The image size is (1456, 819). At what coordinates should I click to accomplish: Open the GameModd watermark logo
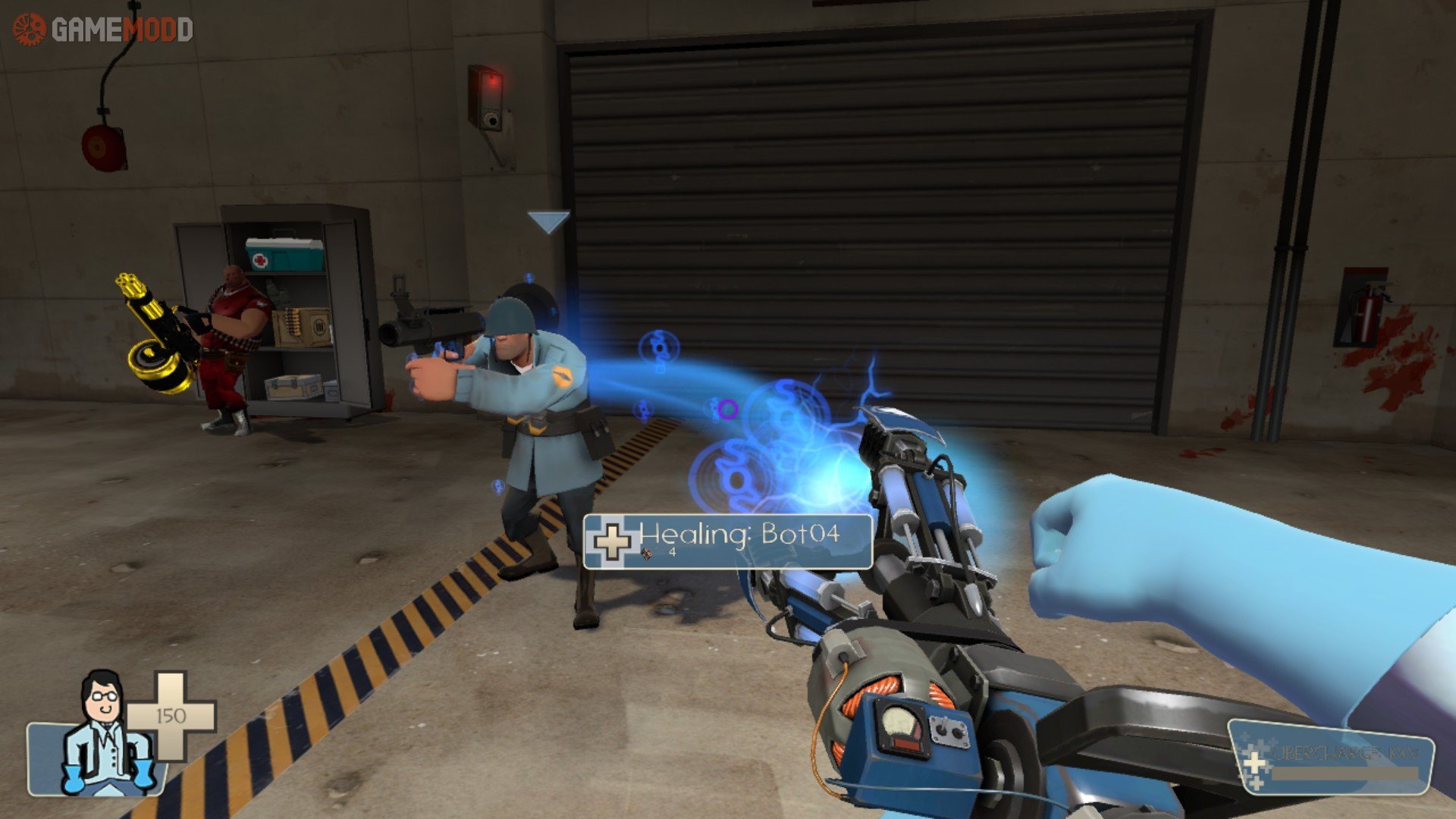coord(103,30)
